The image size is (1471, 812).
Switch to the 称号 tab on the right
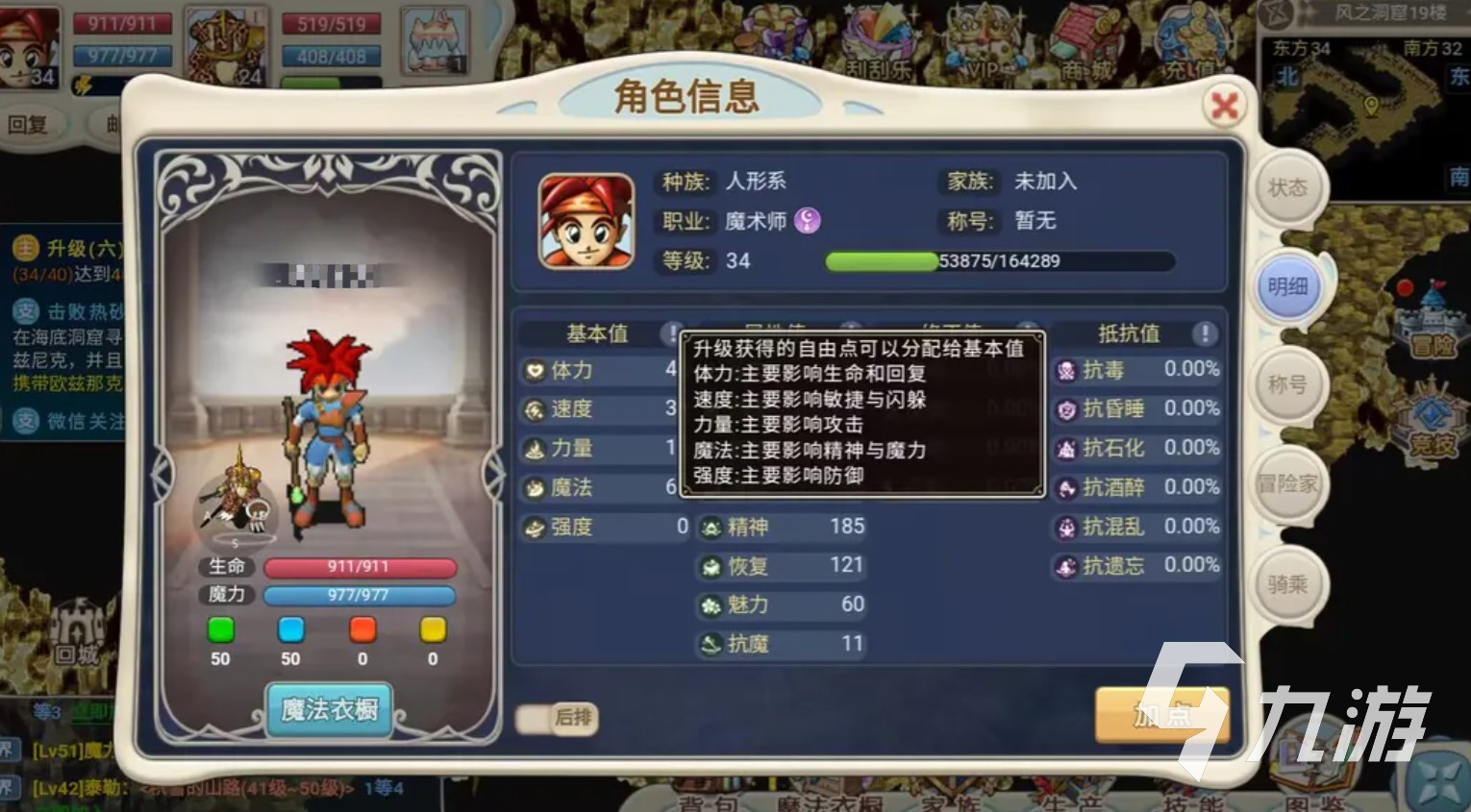1288,384
